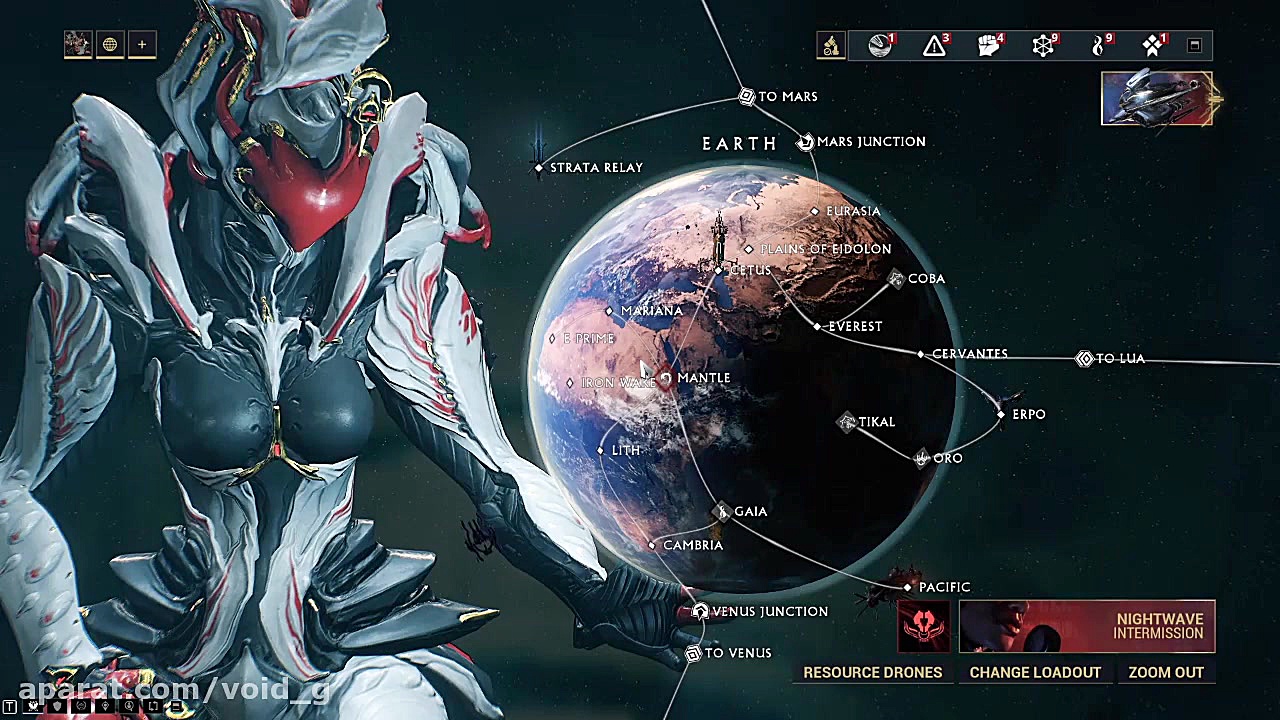Pick the Venus Junction node
This screenshot has height=720, width=1280.
pos(700,611)
